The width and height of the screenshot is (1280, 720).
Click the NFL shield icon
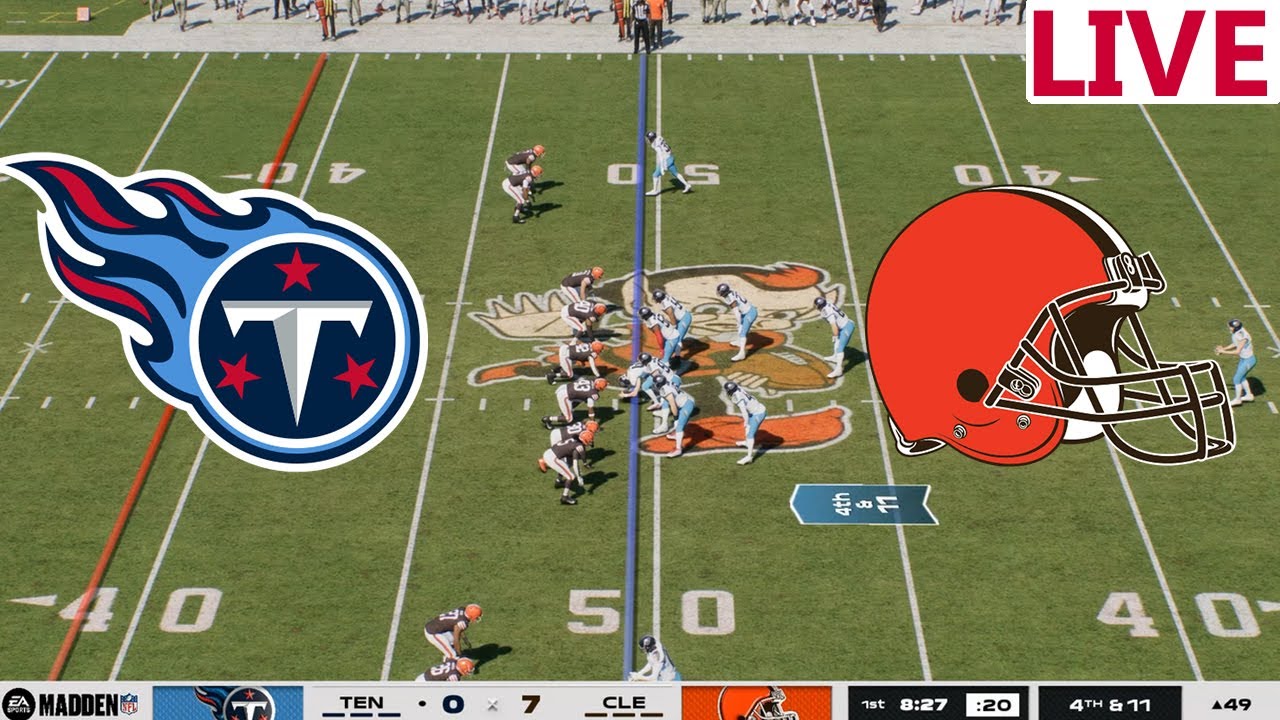click(x=131, y=705)
